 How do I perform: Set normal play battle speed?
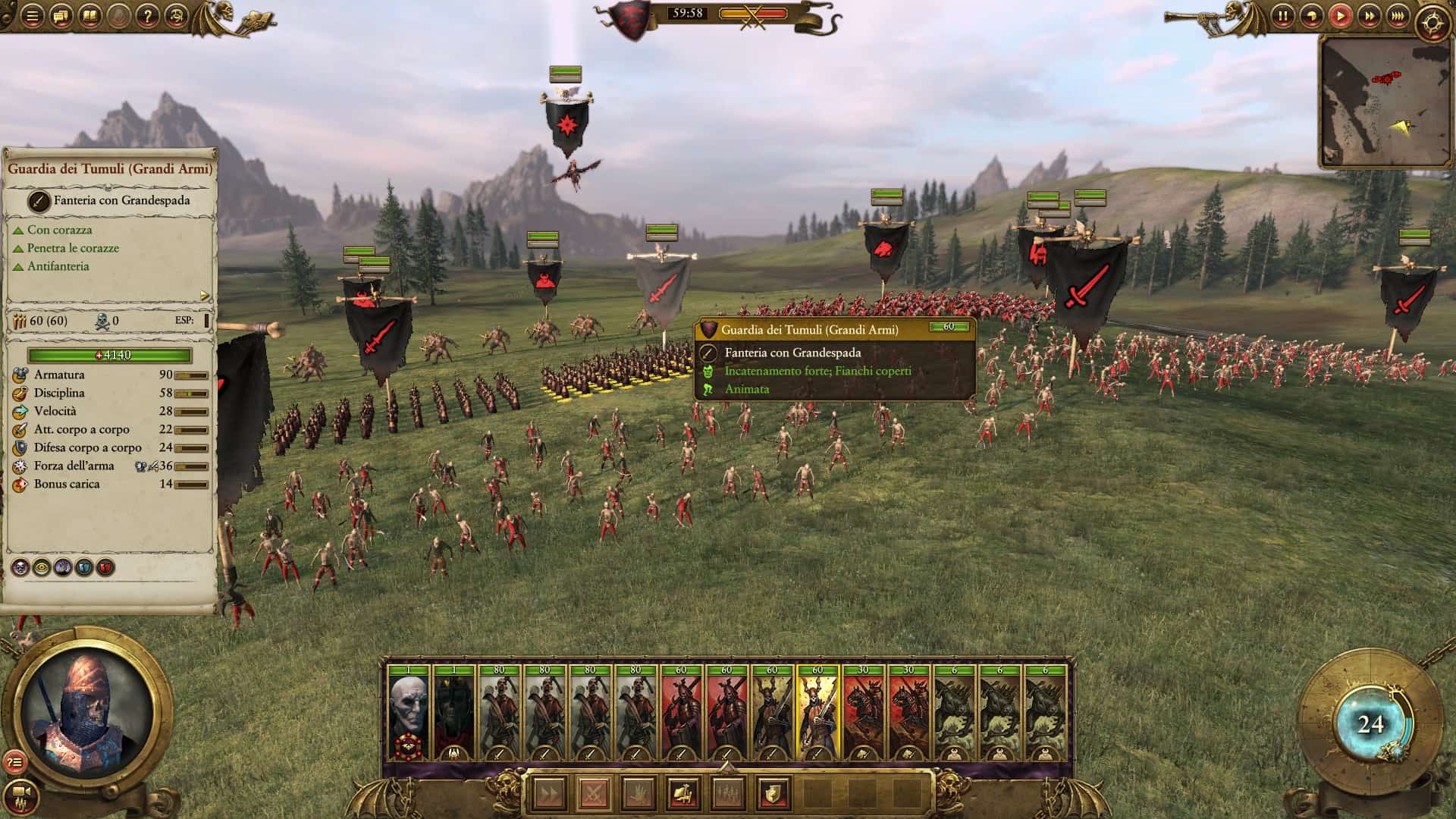coord(1341,16)
